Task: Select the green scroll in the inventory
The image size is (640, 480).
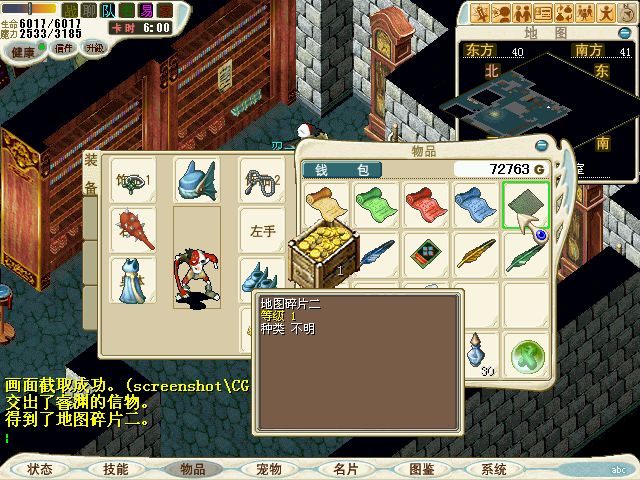Action: click(377, 203)
